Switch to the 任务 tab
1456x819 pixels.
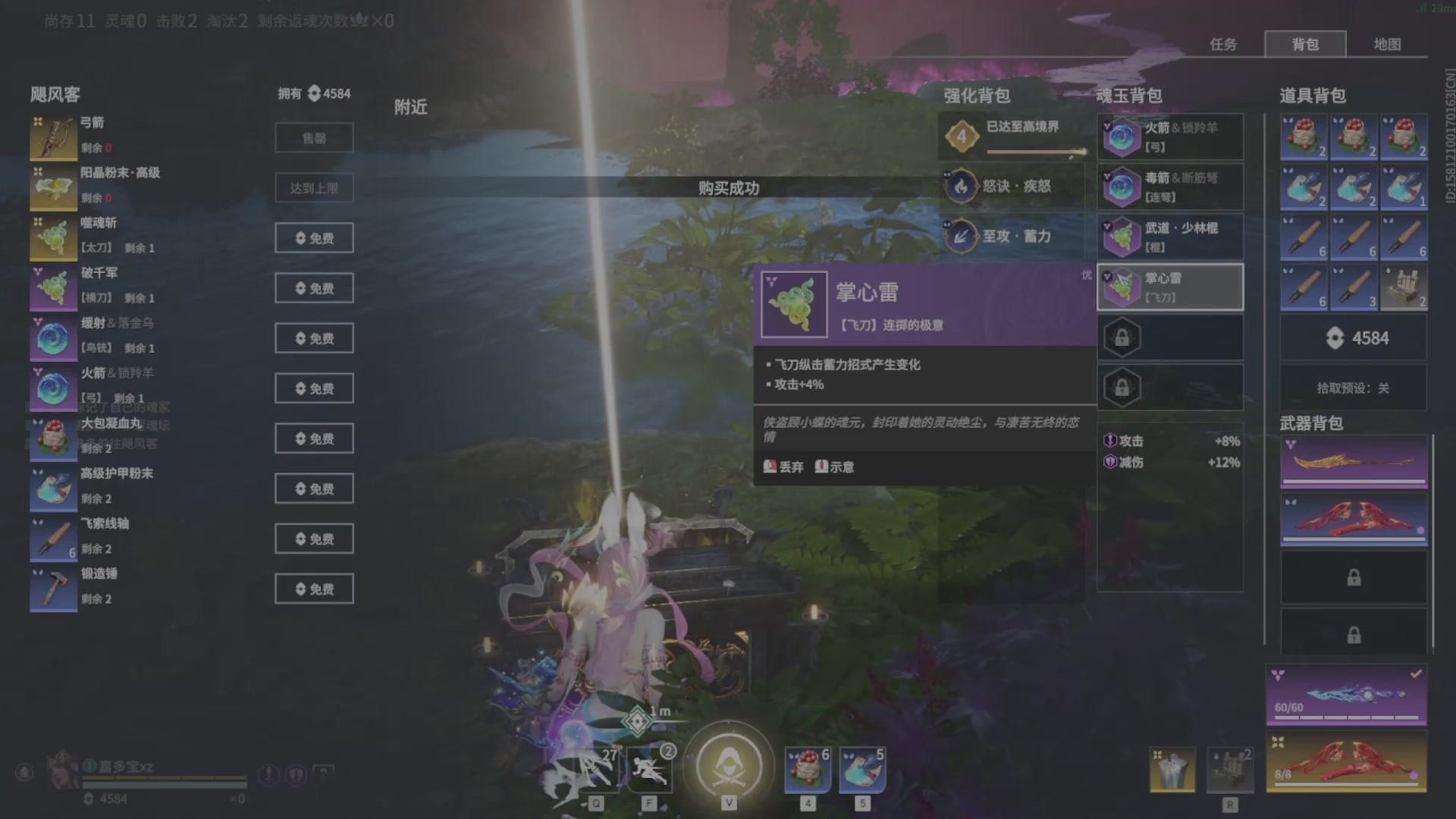[1222, 45]
